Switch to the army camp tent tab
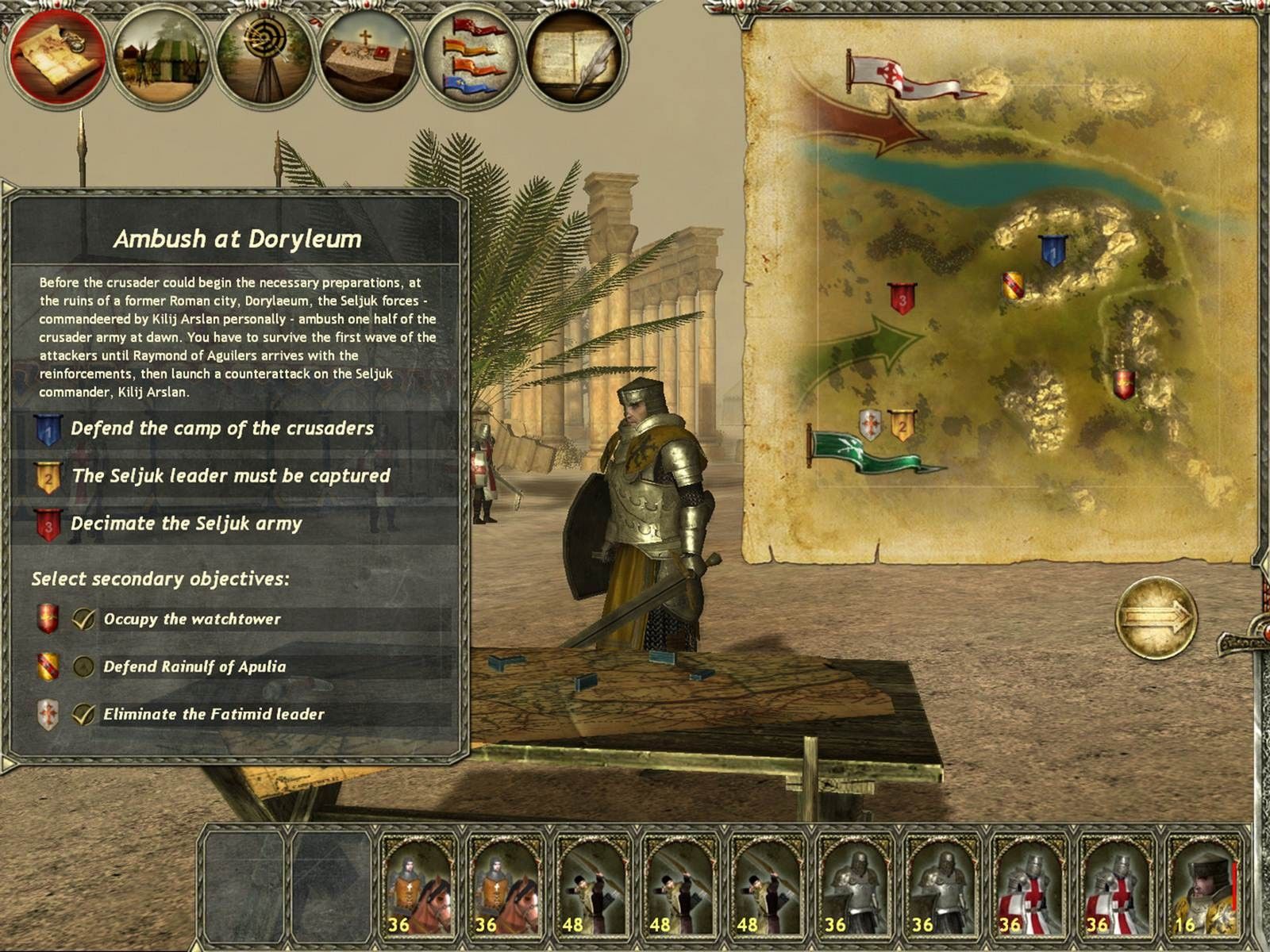Viewport: 1270px width, 952px height. click(x=161, y=58)
